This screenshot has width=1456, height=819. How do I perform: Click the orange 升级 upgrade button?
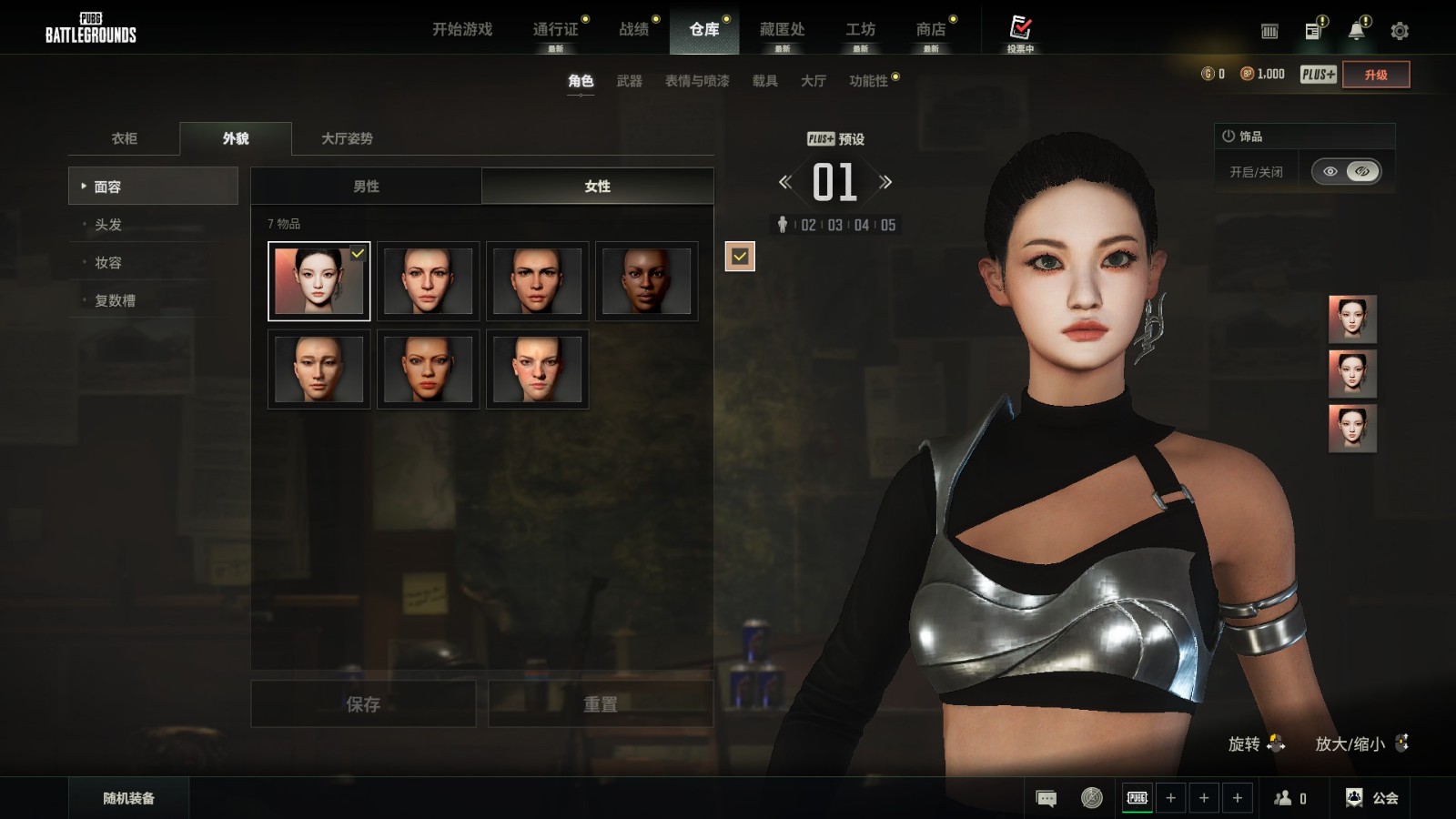pyautogui.click(x=1376, y=75)
